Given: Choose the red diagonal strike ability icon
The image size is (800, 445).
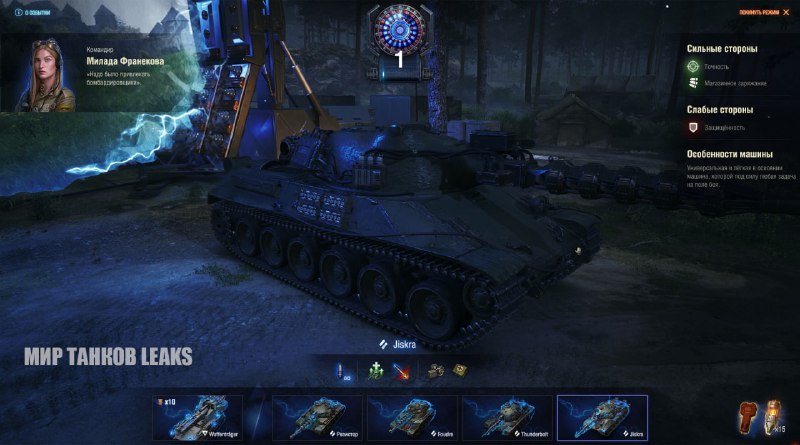Looking at the screenshot, I should (401, 370).
